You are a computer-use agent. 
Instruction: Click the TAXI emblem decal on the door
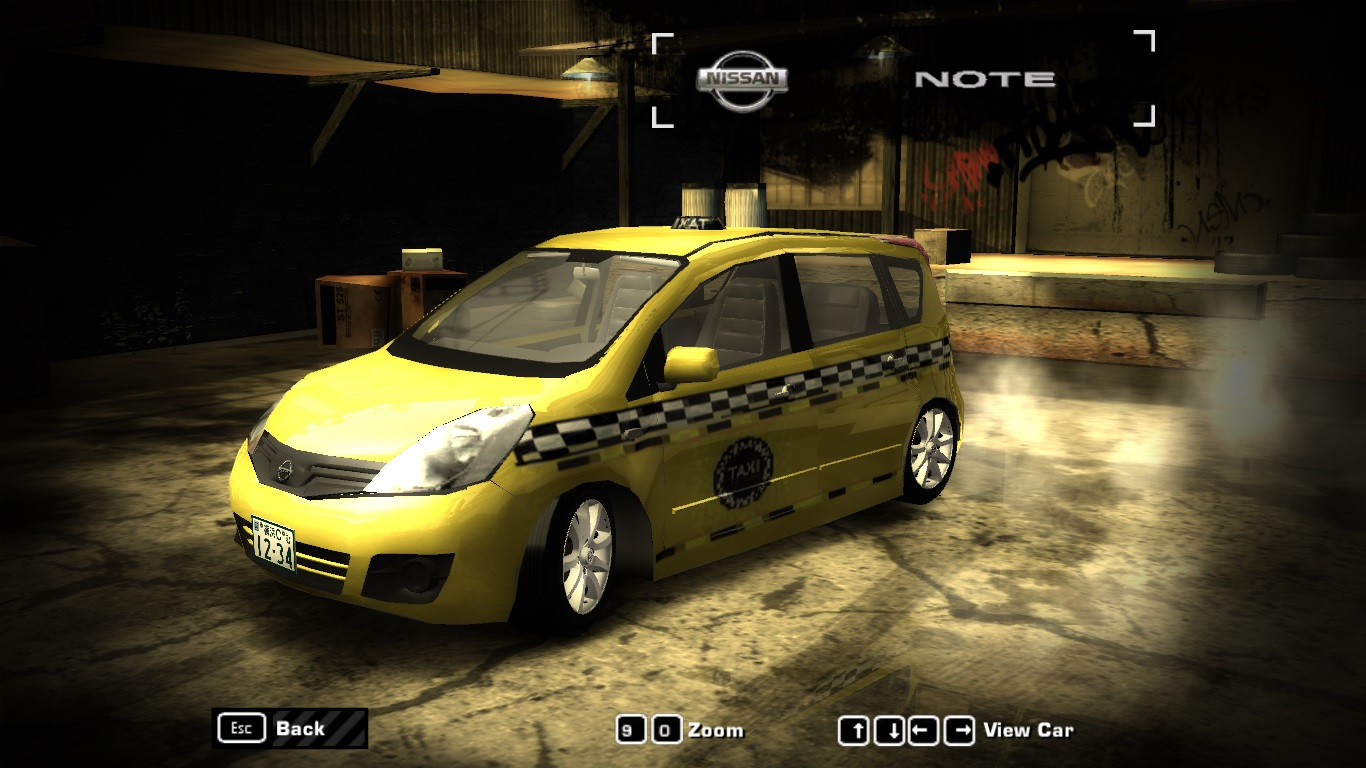click(x=741, y=470)
